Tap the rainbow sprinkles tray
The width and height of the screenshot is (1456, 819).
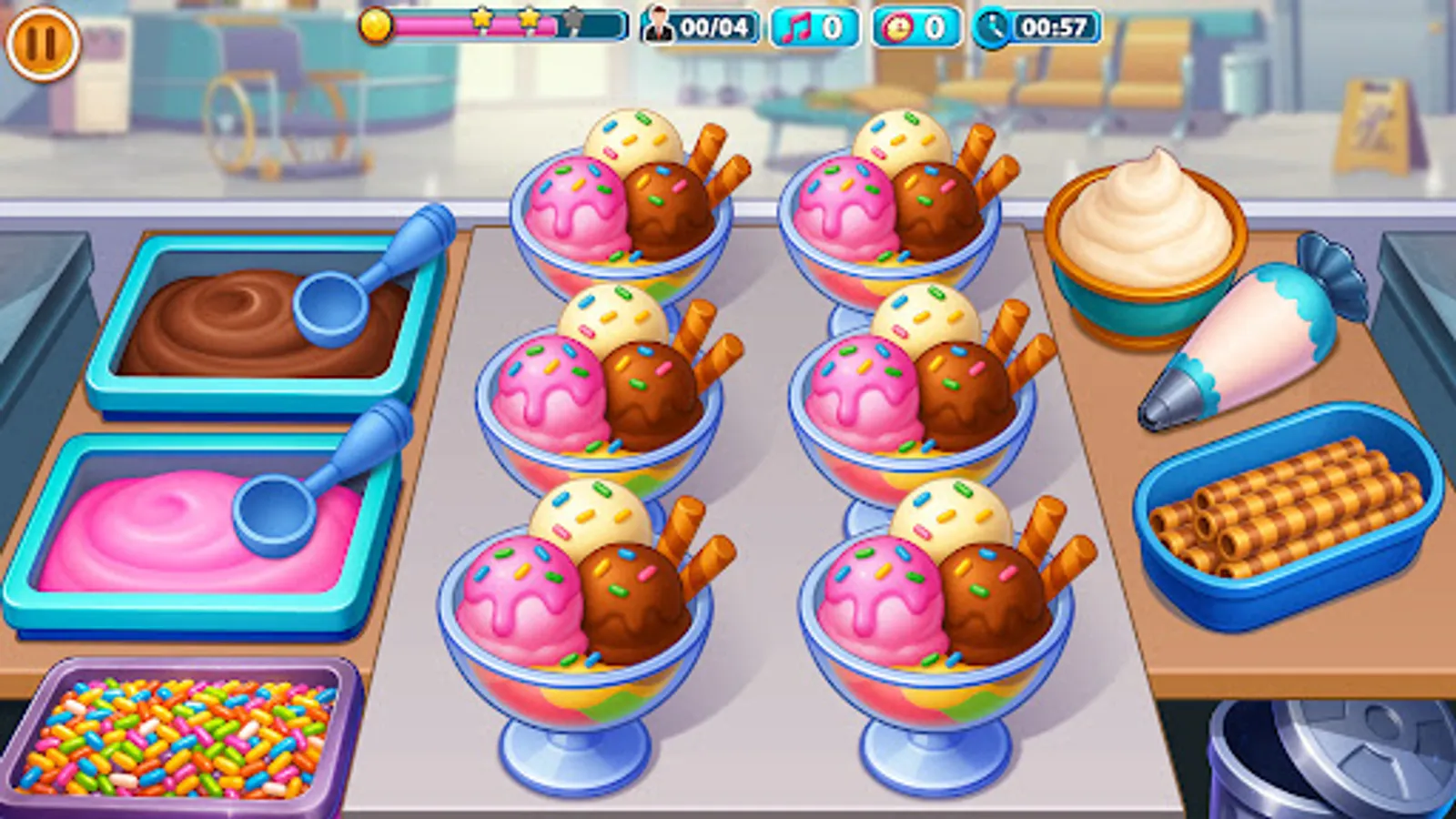(182, 737)
